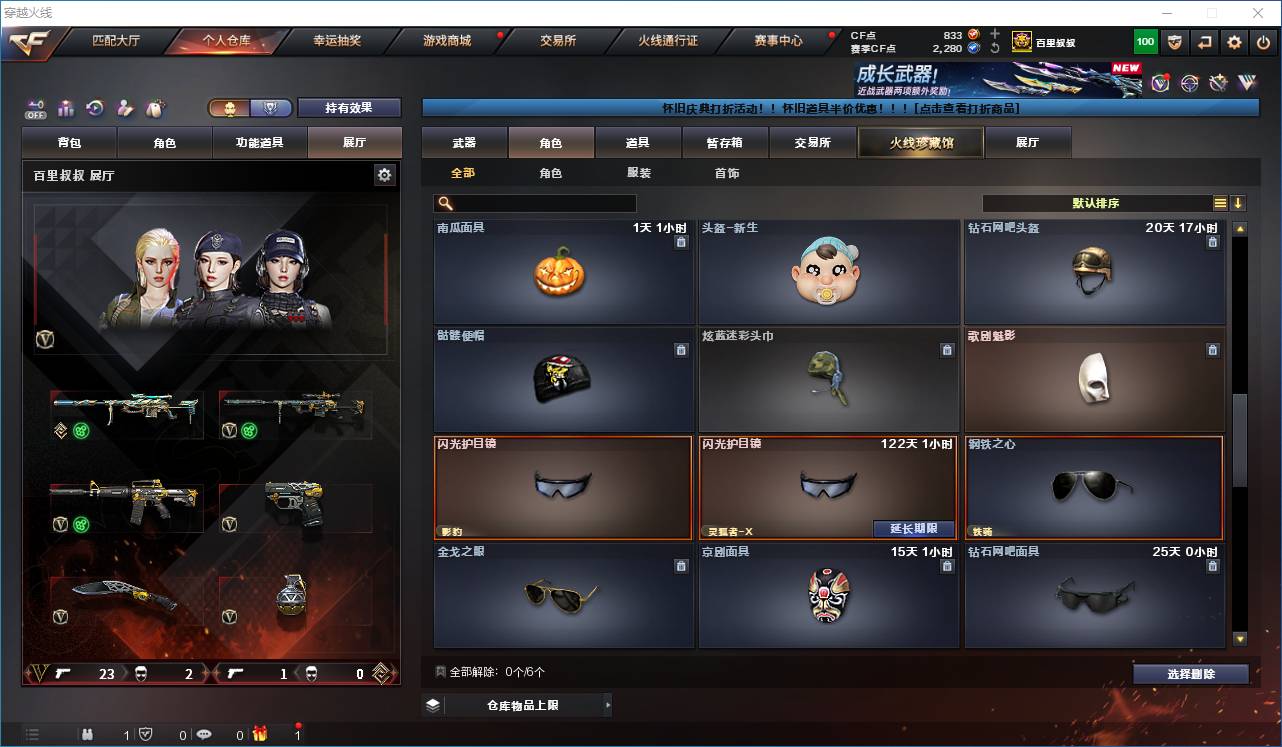The width and height of the screenshot is (1282, 747).
Task: Enable the 持有效果 option
Action: [348, 107]
